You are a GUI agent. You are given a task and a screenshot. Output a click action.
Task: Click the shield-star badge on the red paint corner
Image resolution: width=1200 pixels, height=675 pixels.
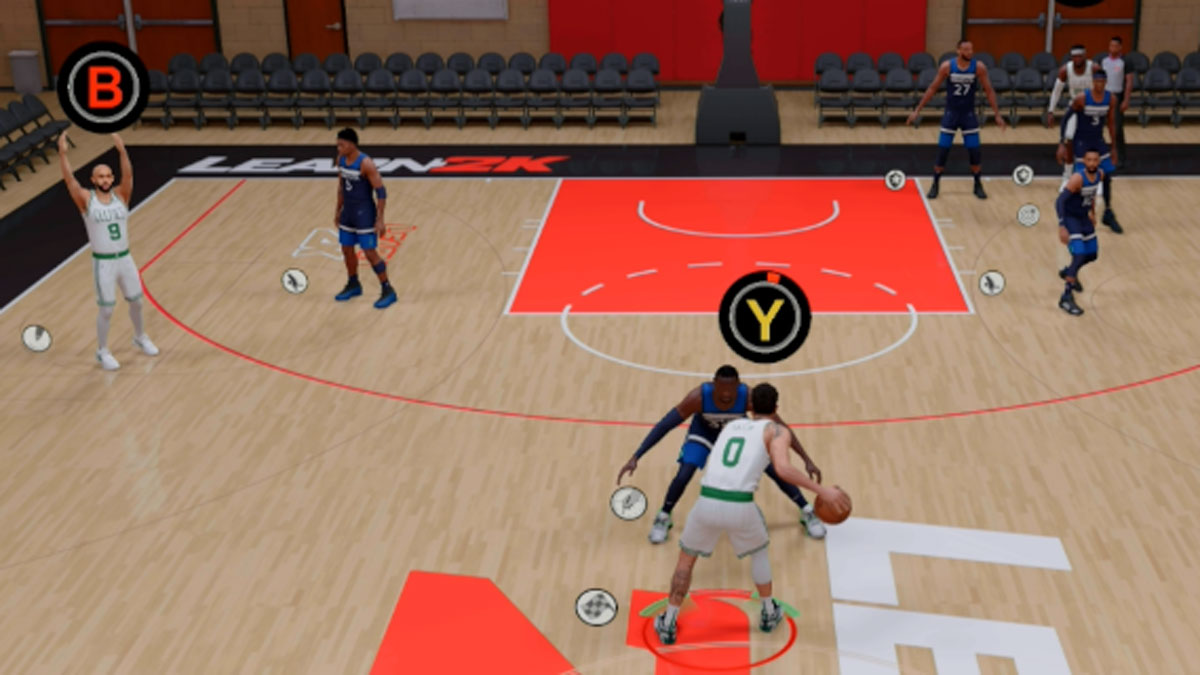coord(895,180)
